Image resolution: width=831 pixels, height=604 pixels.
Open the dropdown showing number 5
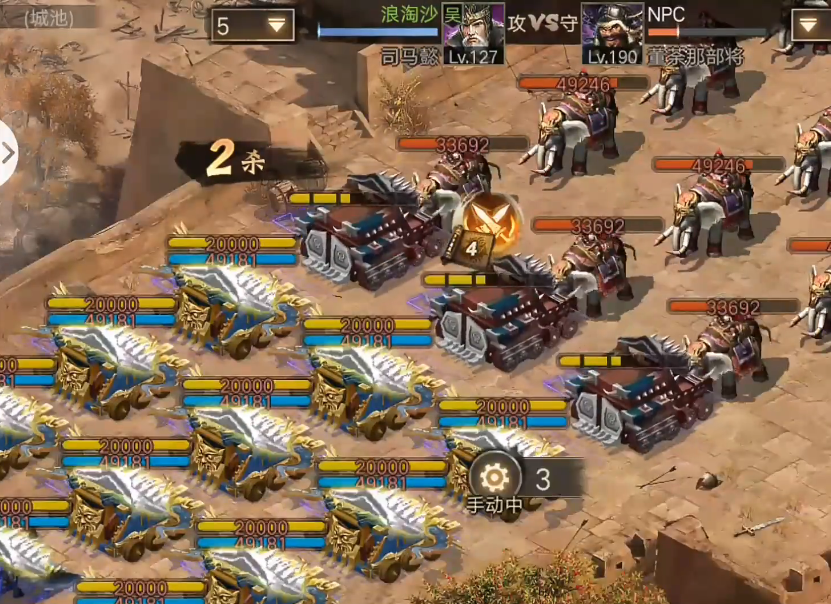252,25
